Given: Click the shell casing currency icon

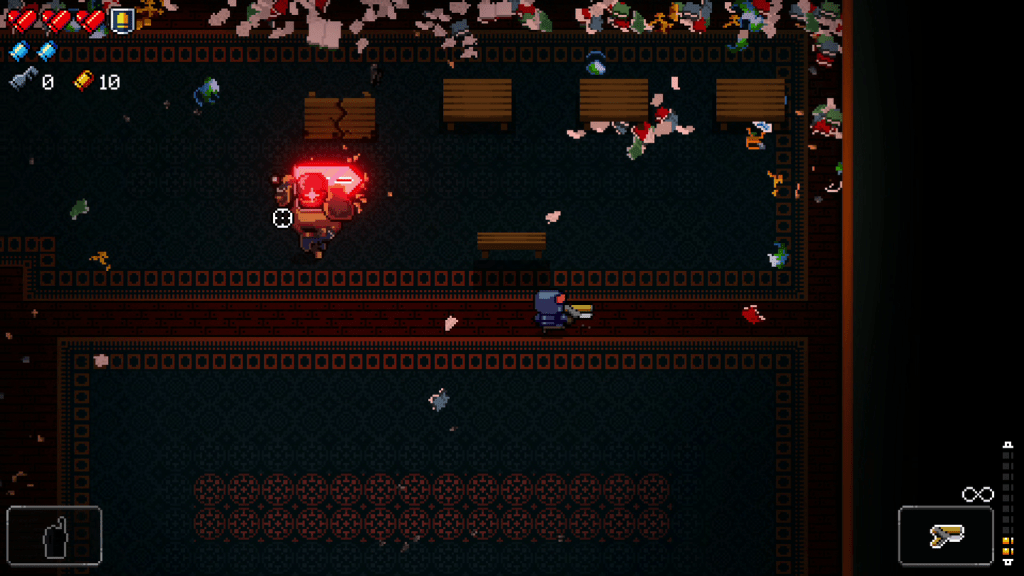Looking at the screenshot, I should 84,82.
